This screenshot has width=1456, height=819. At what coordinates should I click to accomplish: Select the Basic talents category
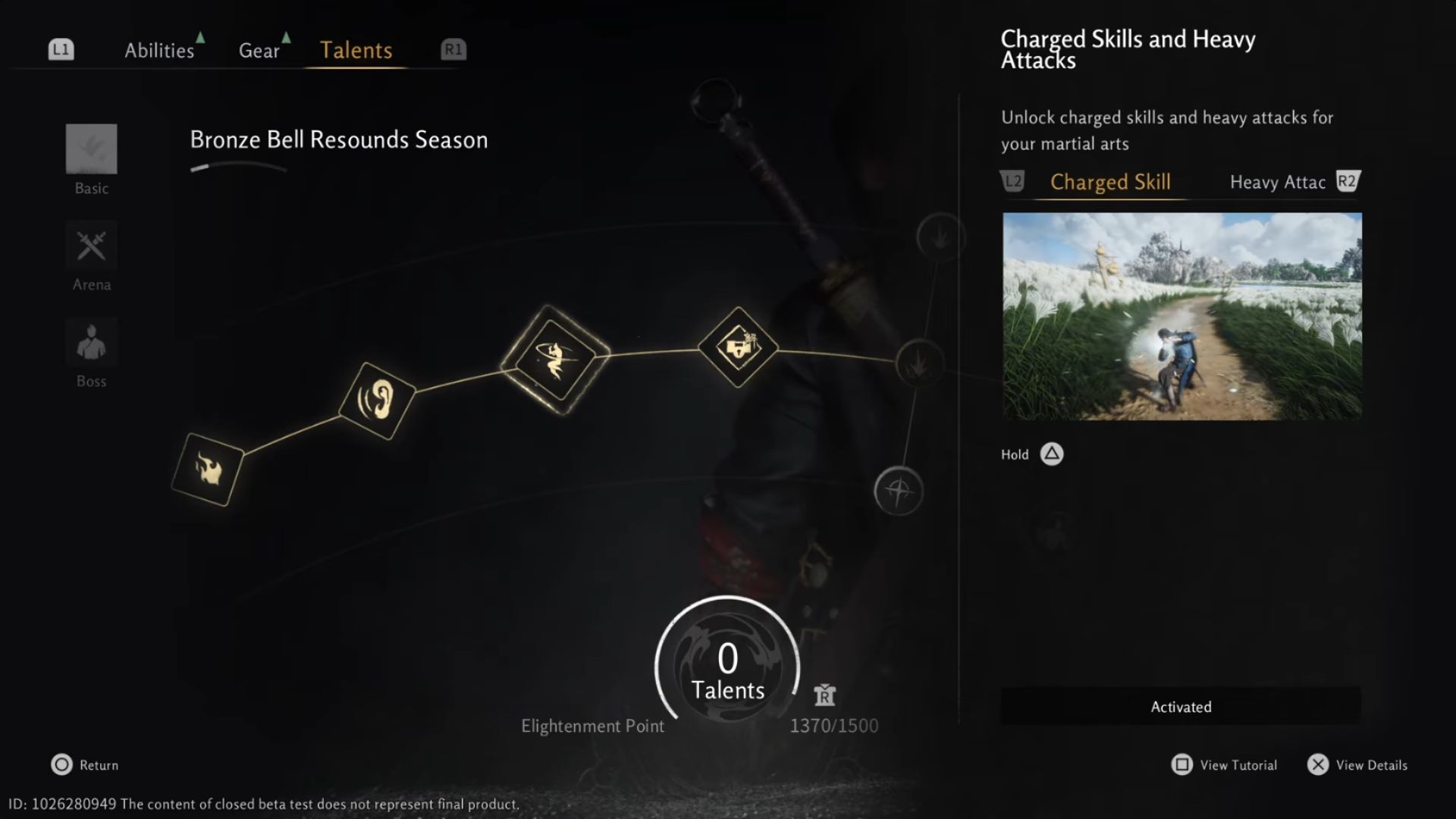pyautogui.click(x=91, y=159)
